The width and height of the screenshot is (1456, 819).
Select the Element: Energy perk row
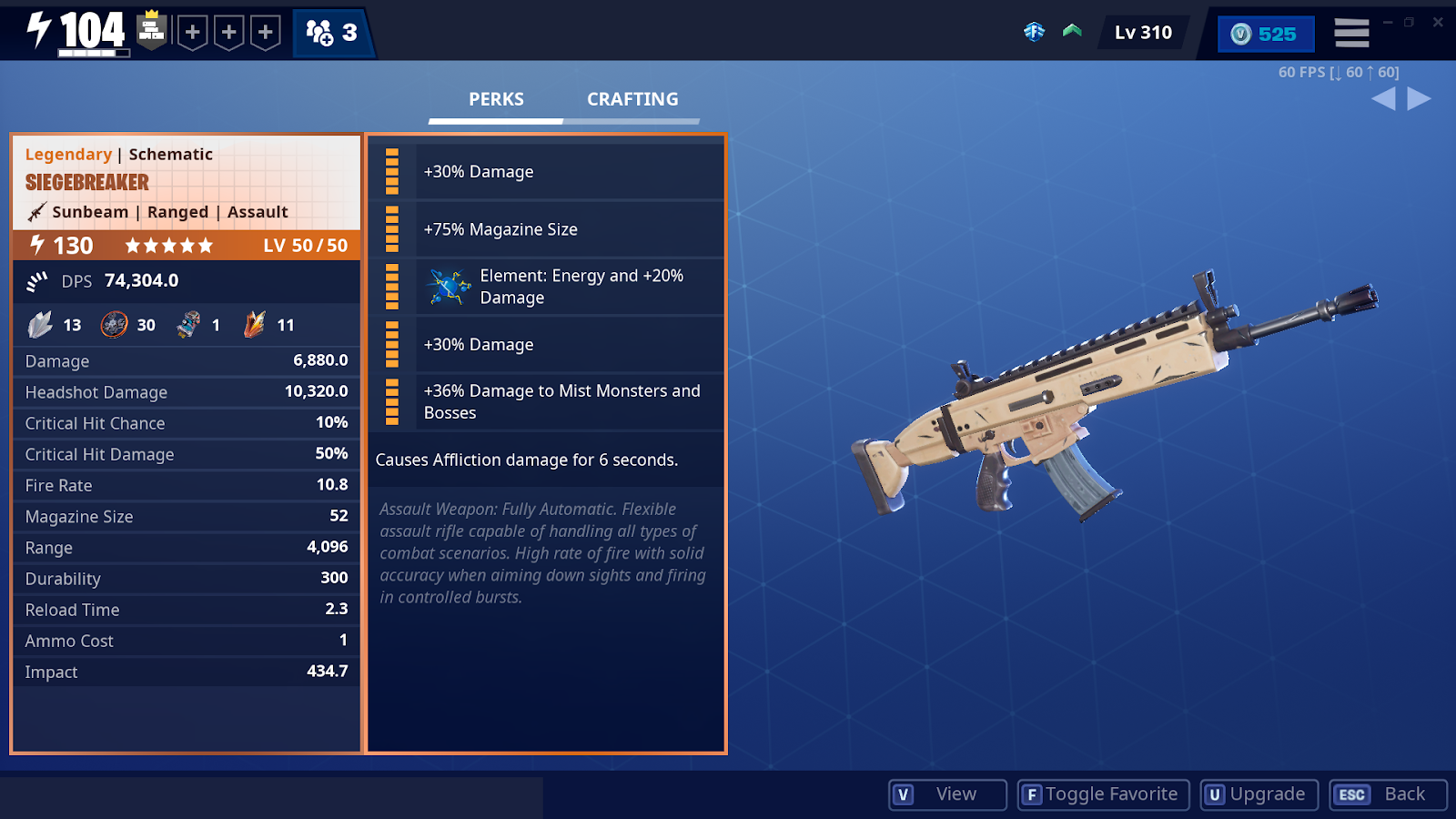coord(546,287)
